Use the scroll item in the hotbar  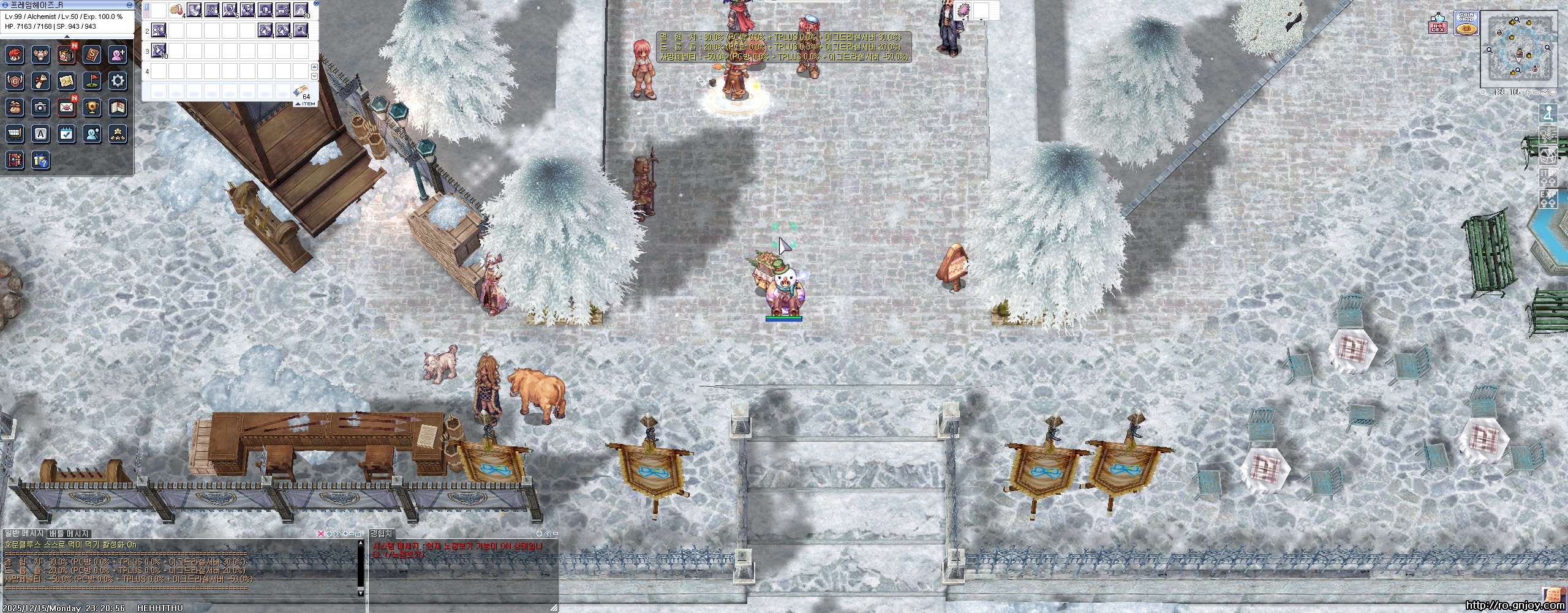tap(177, 10)
